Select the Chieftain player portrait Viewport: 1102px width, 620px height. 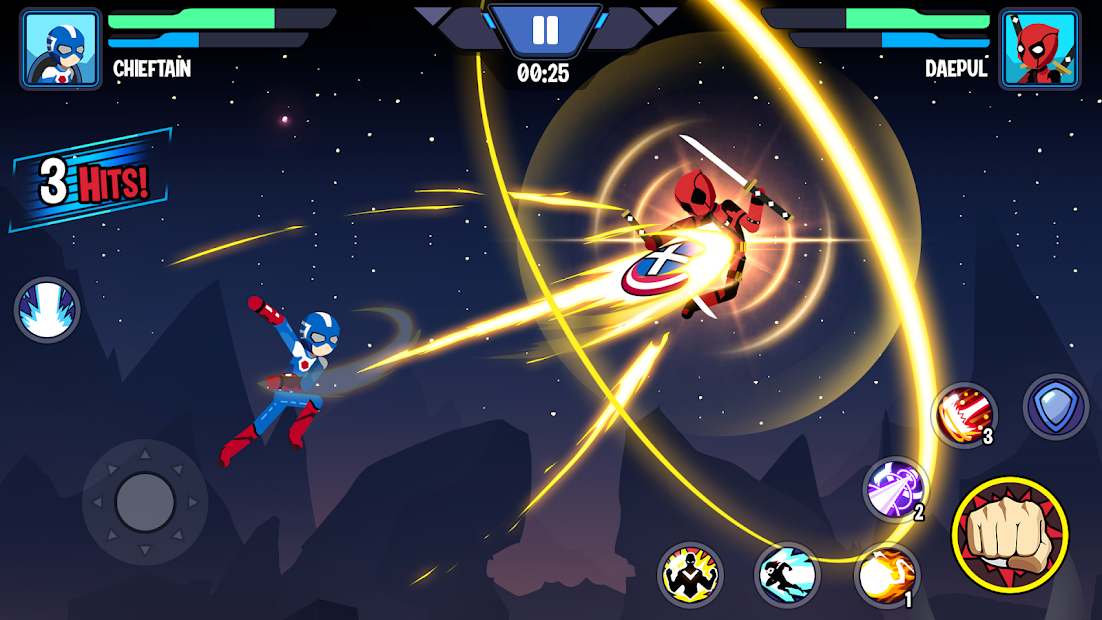(61, 49)
